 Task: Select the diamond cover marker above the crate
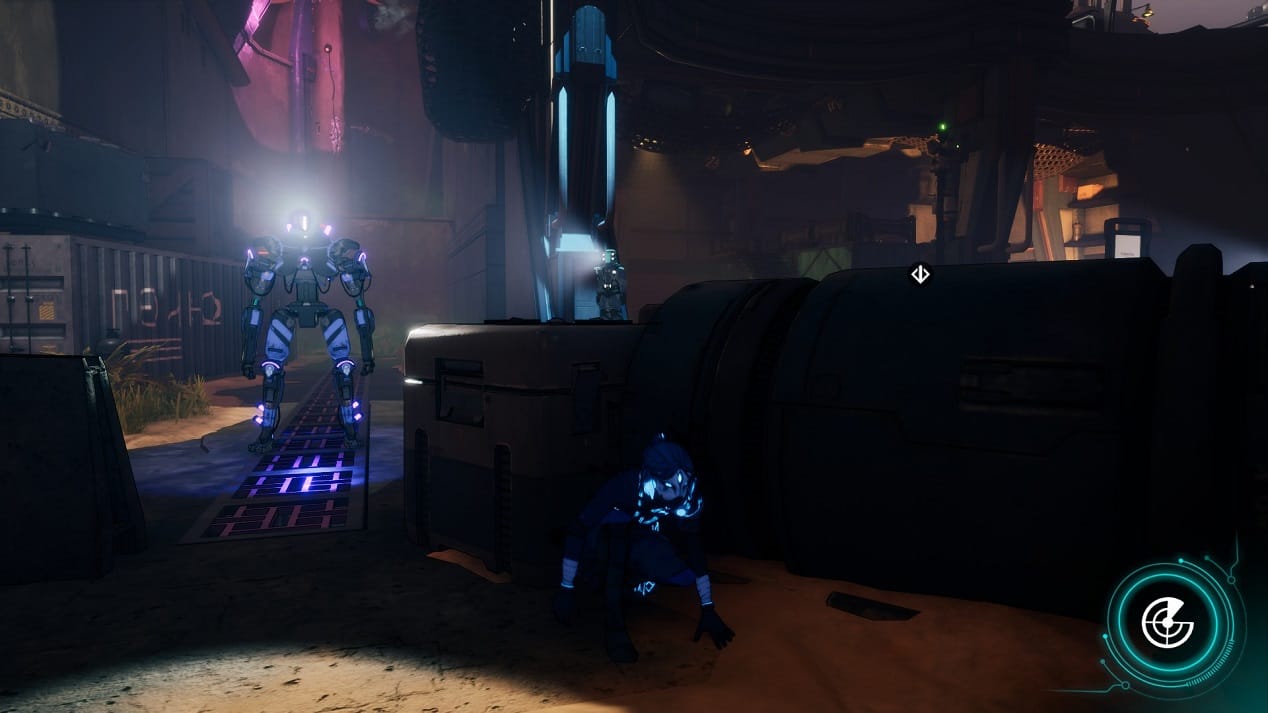pos(920,274)
